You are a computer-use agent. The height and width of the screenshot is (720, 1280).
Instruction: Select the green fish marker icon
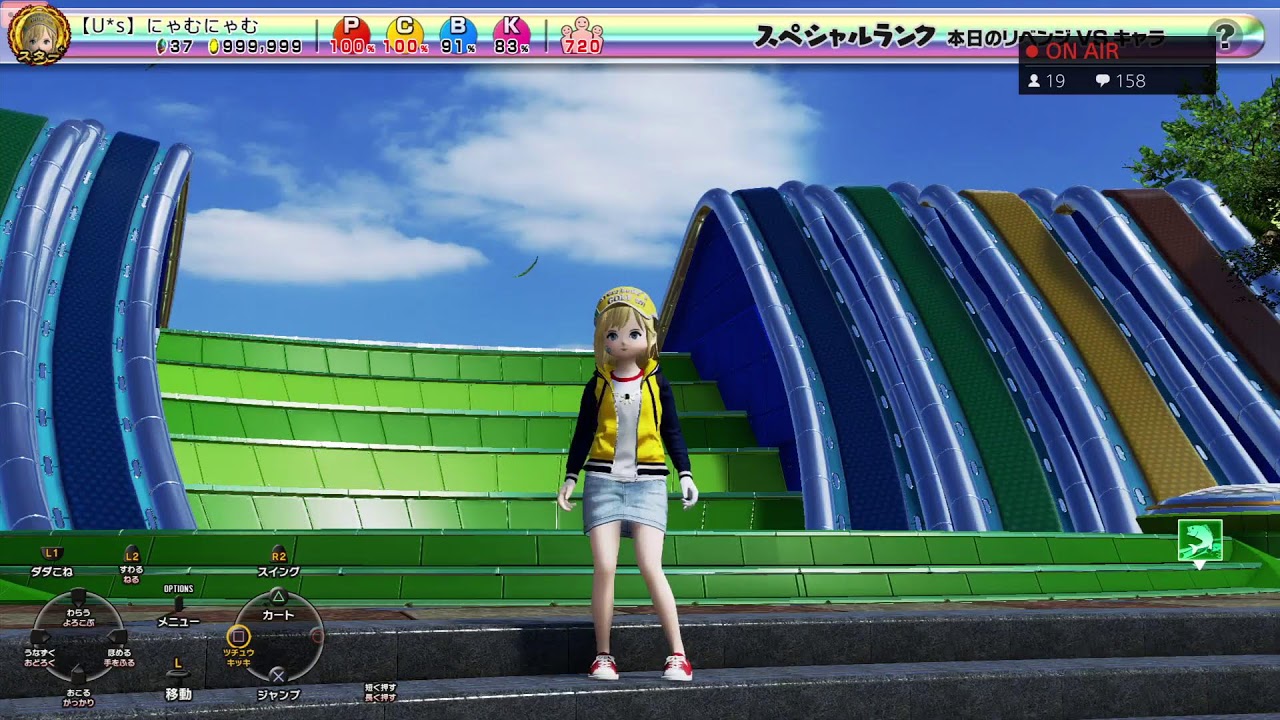(x=1199, y=540)
